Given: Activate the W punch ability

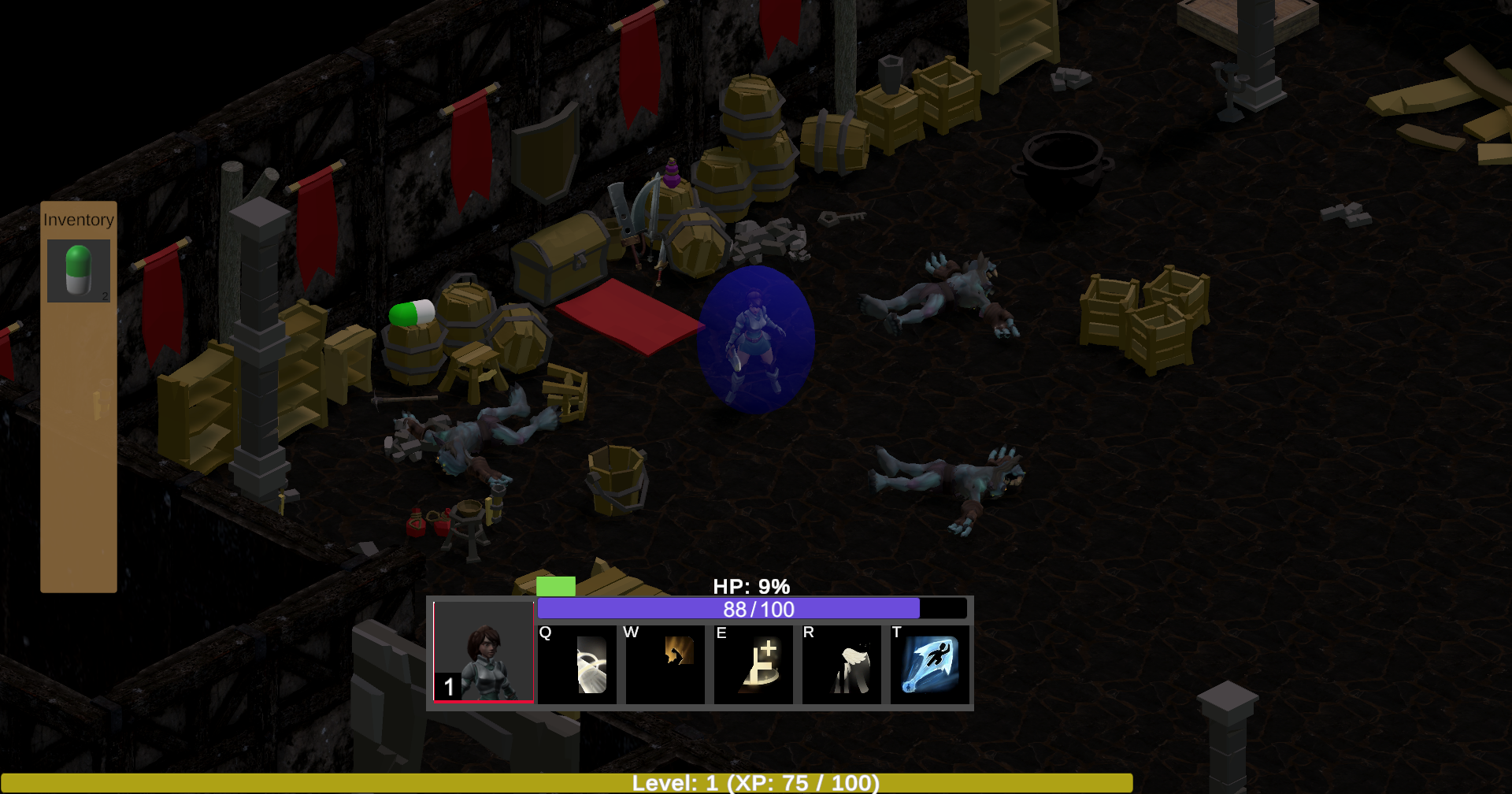Looking at the screenshot, I should (x=665, y=666).
